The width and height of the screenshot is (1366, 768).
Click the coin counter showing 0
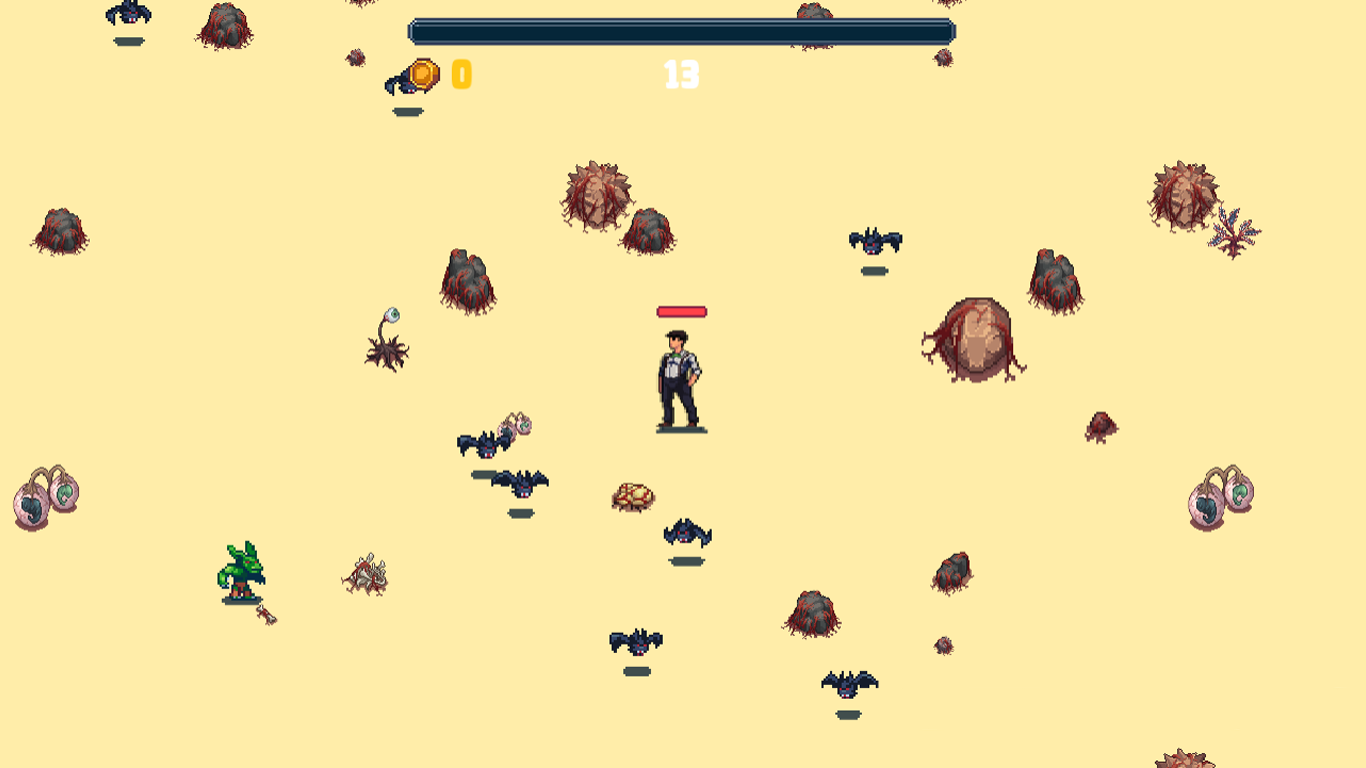460,73
